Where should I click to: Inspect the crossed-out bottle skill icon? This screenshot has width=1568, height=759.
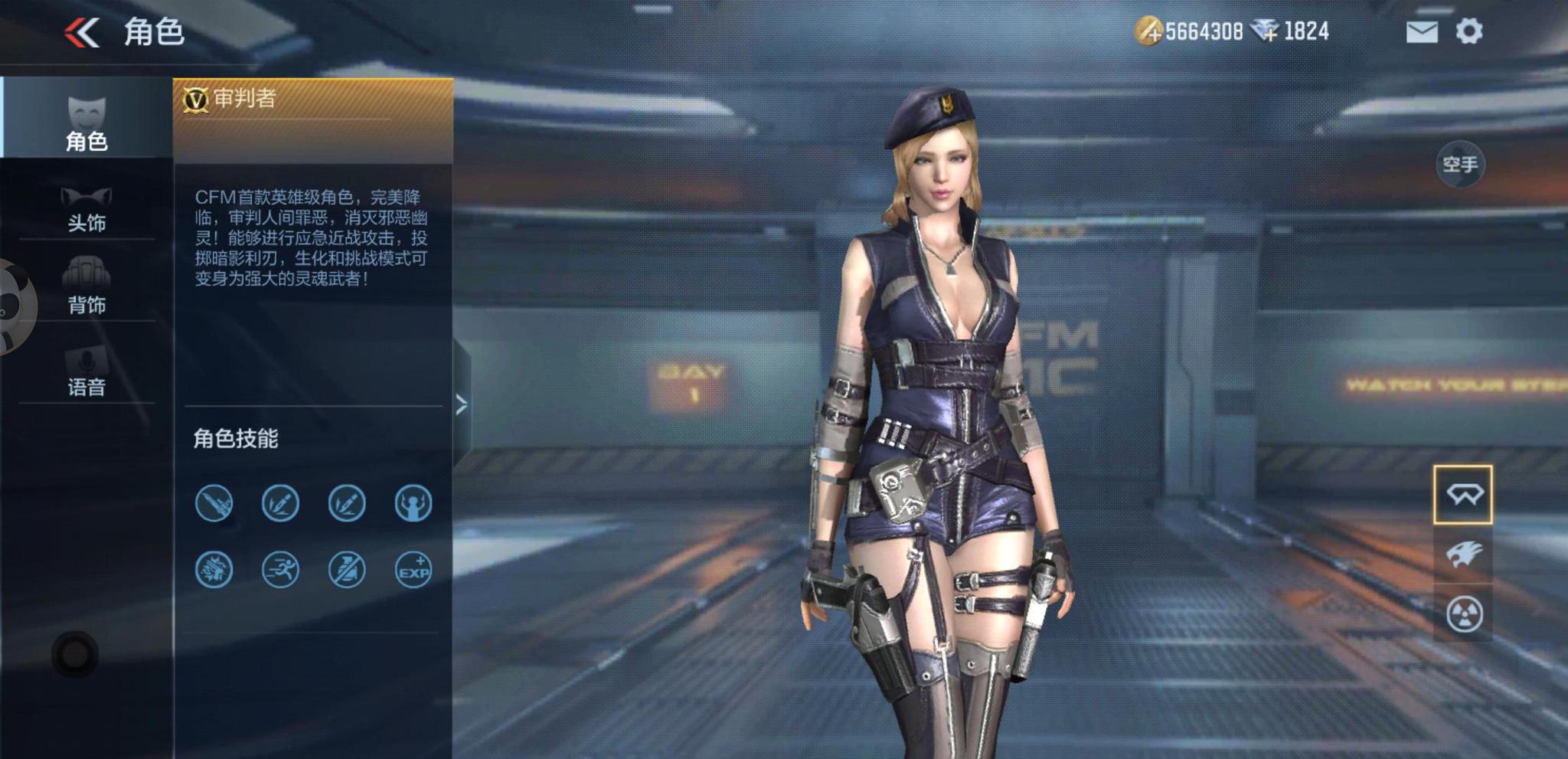click(x=347, y=570)
